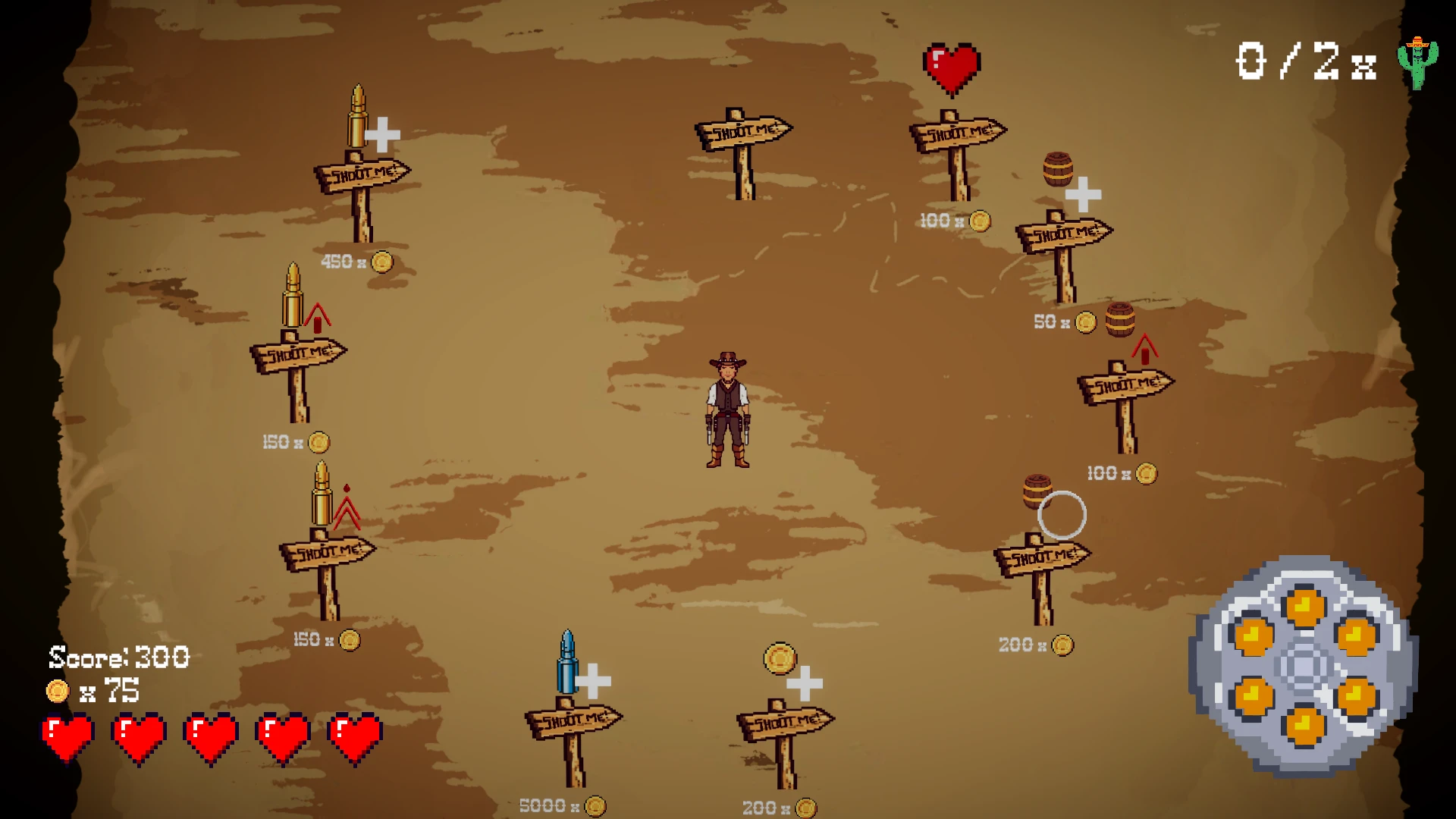Buy the barrel red-arrow upgrade for 100
Image resolution: width=1456 pixels, height=819 pixels.
tap(1125, 385)
